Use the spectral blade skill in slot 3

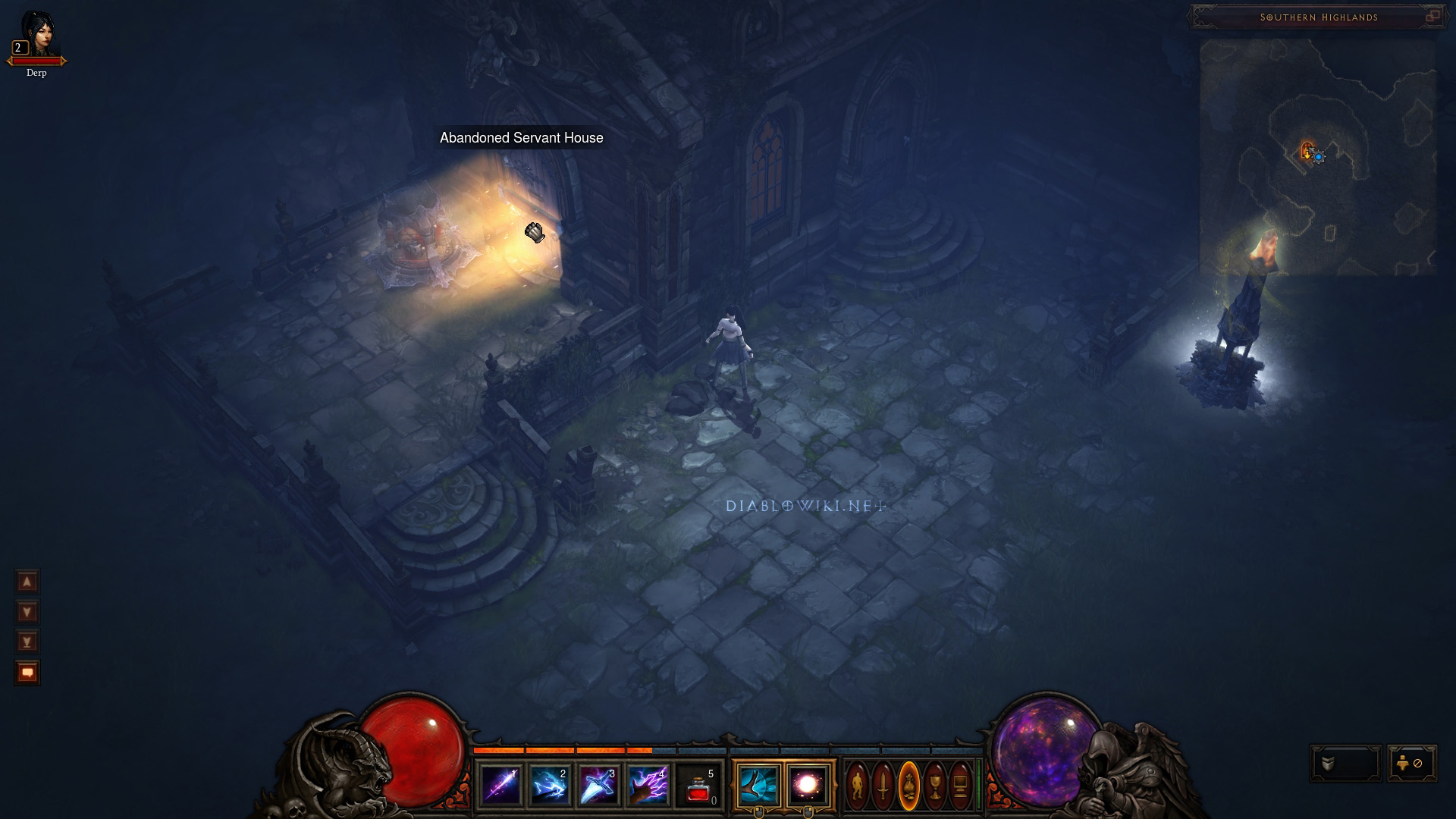click(x=598, y=785)
